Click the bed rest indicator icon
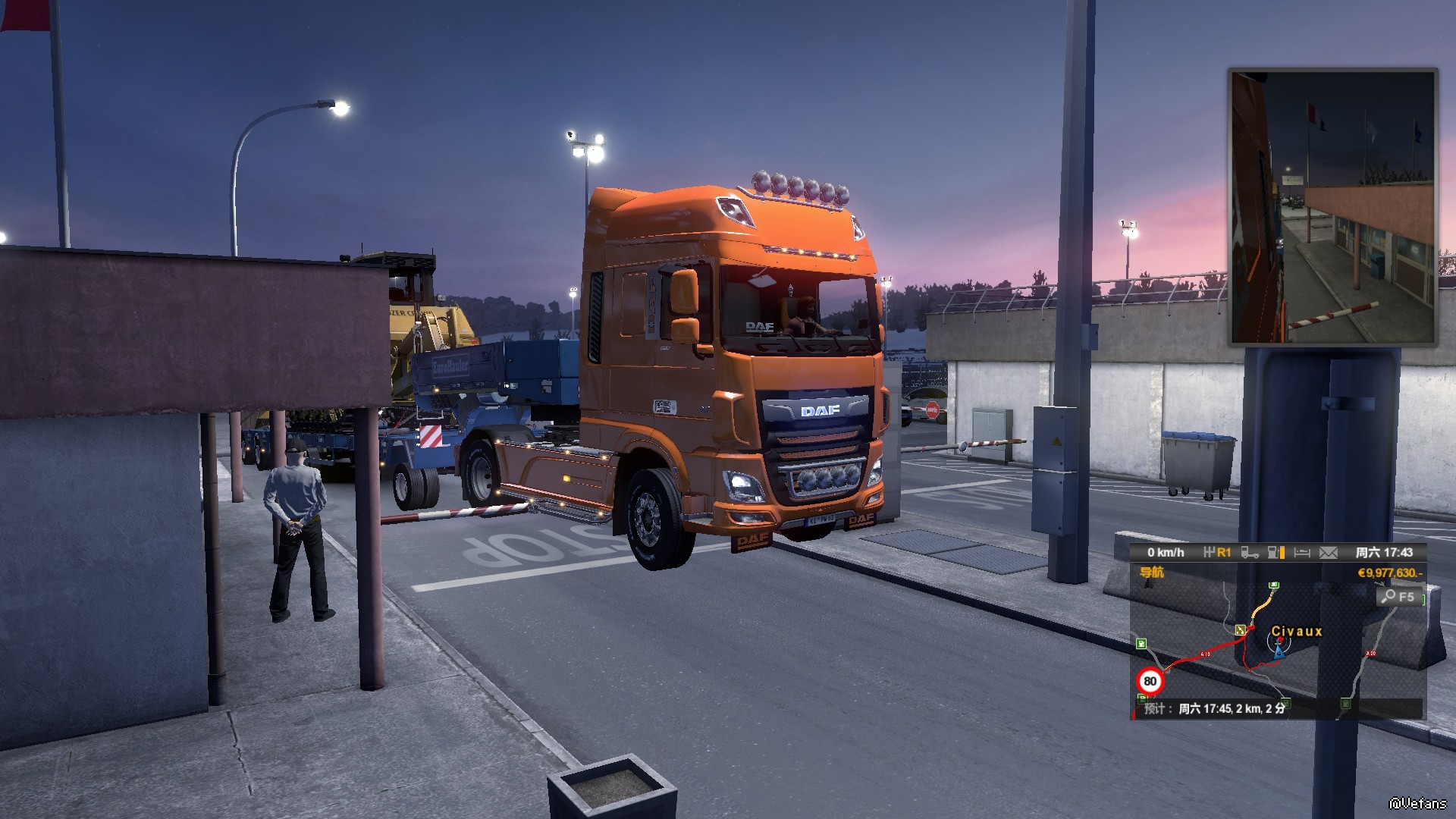The image size is (1456, 819). [1302, 553]
